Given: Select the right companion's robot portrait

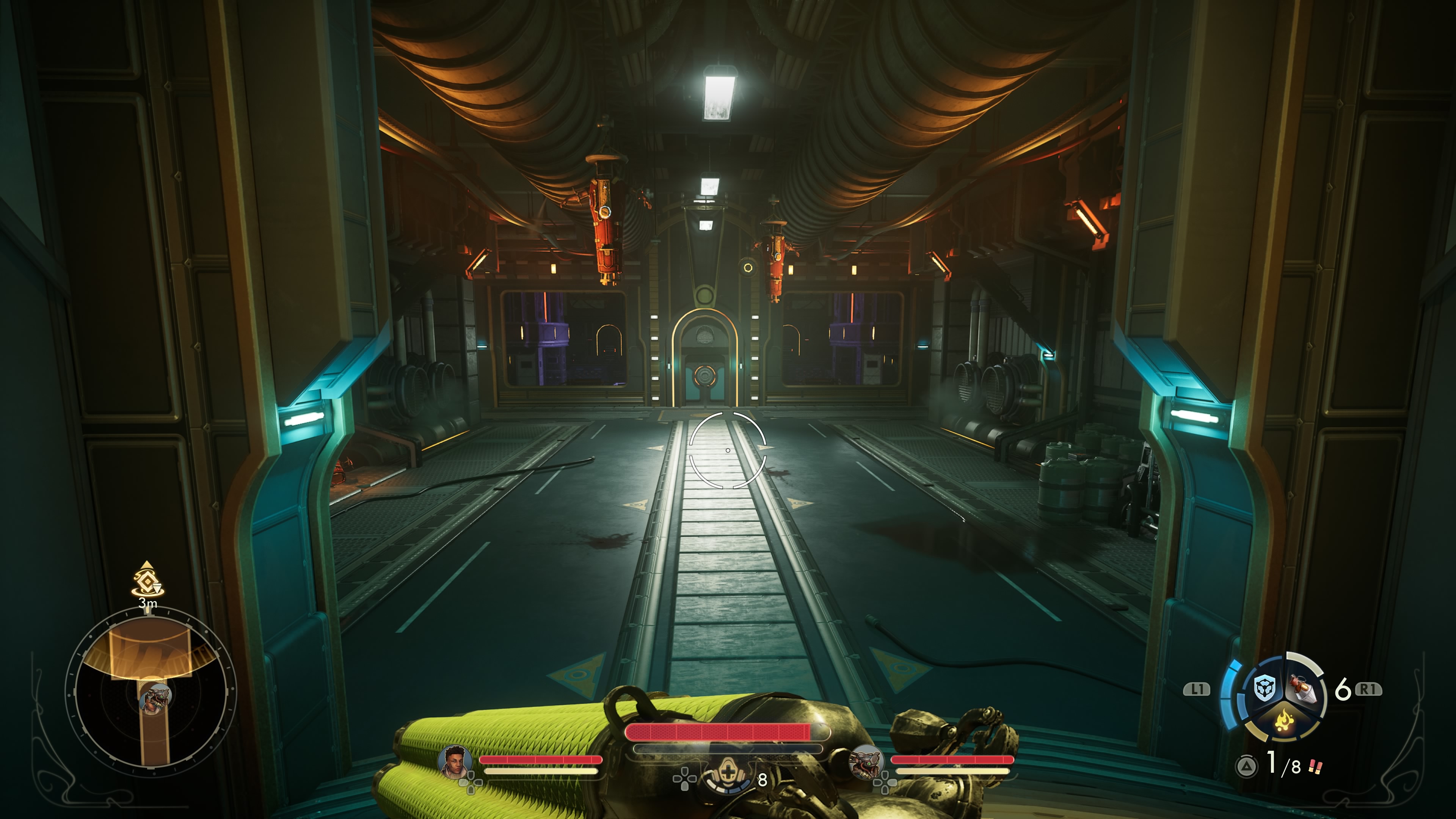Looking at the screenshot, I should coord(866,761).
